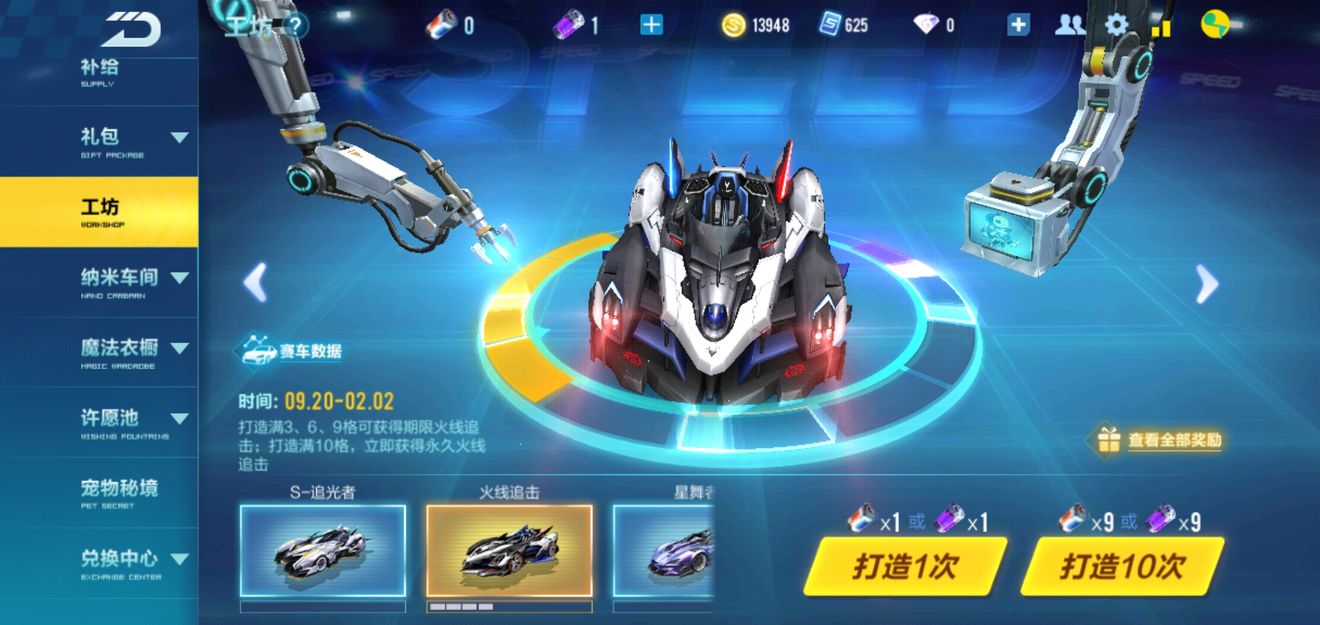Image resolution: width=1320 pixels, height=625 pixels.
Task: Open the 补给 supply menu
Action: click(x=98, y=71)
